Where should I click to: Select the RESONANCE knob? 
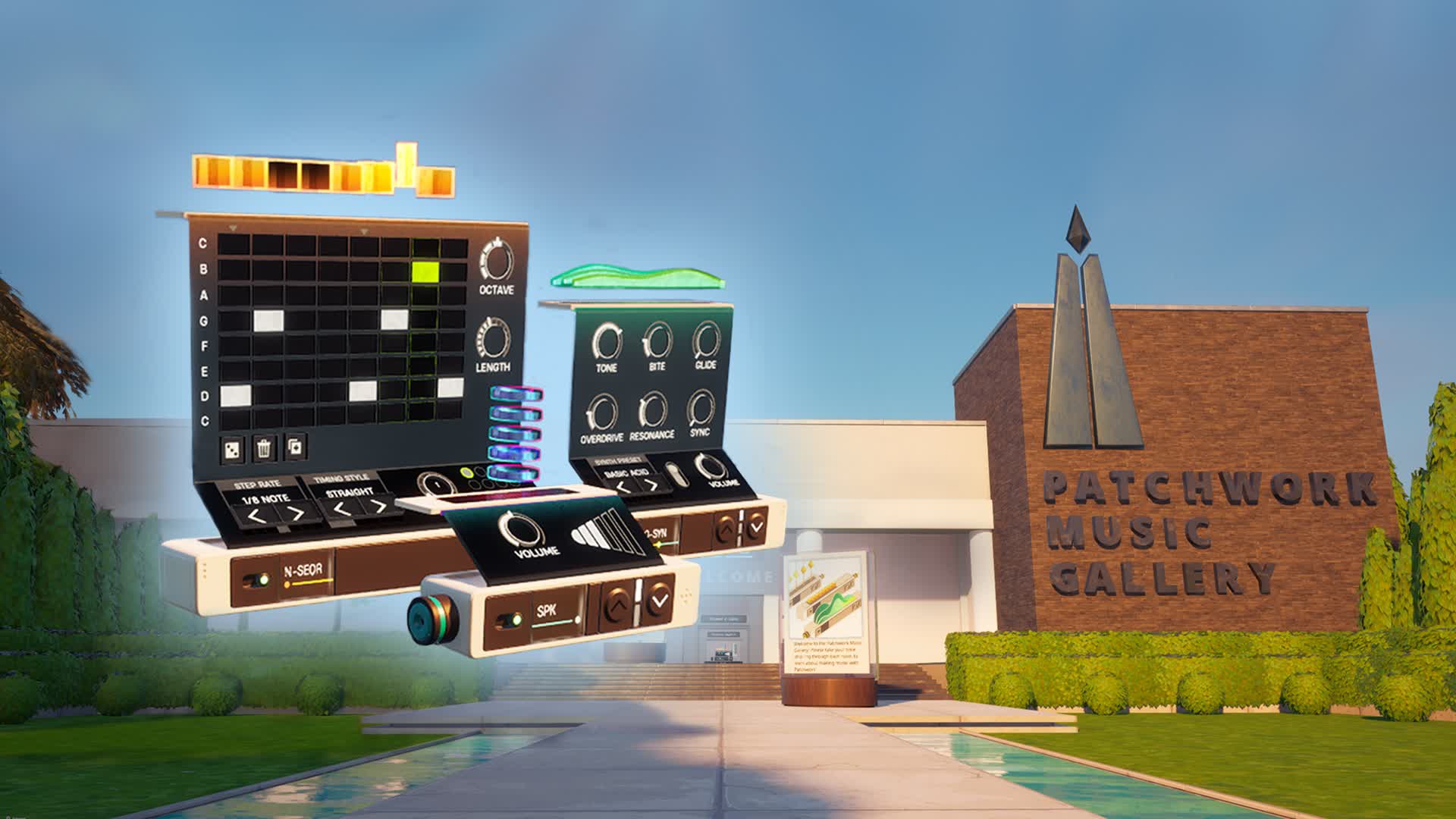coord(654,409)
